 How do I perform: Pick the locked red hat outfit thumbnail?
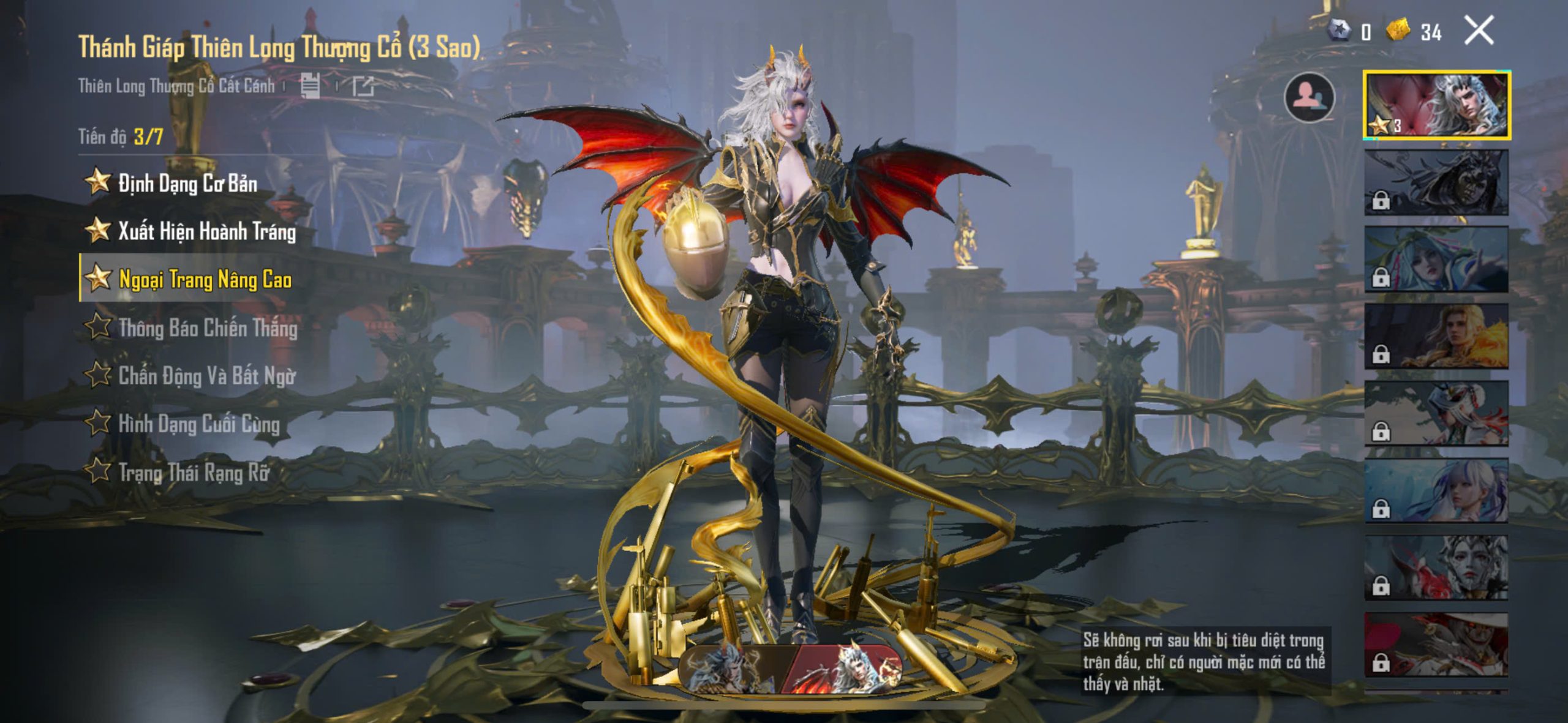point(1436,645)
